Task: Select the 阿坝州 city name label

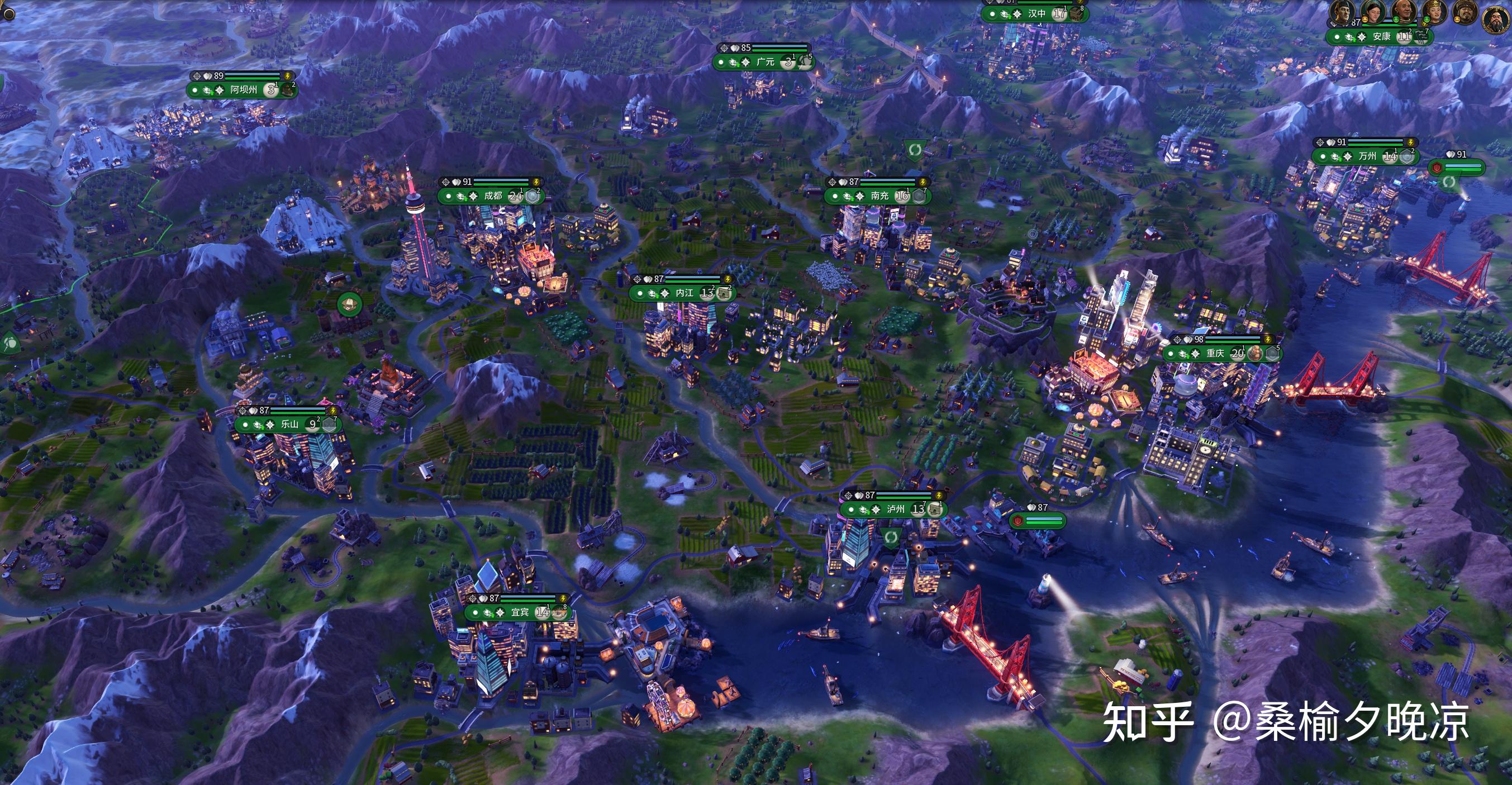Action: pos(244,91)
